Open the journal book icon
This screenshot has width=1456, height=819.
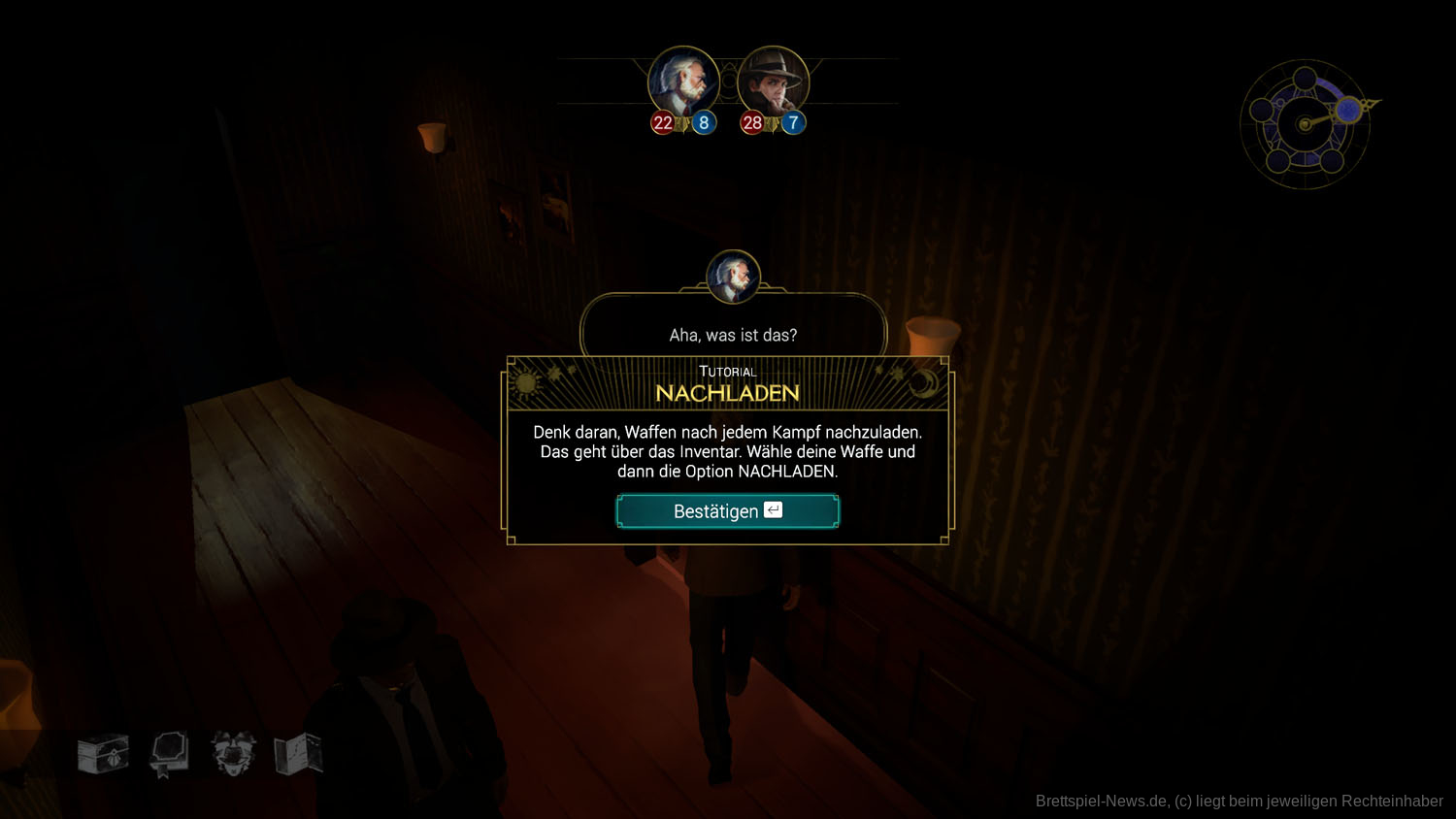point(169,754)
